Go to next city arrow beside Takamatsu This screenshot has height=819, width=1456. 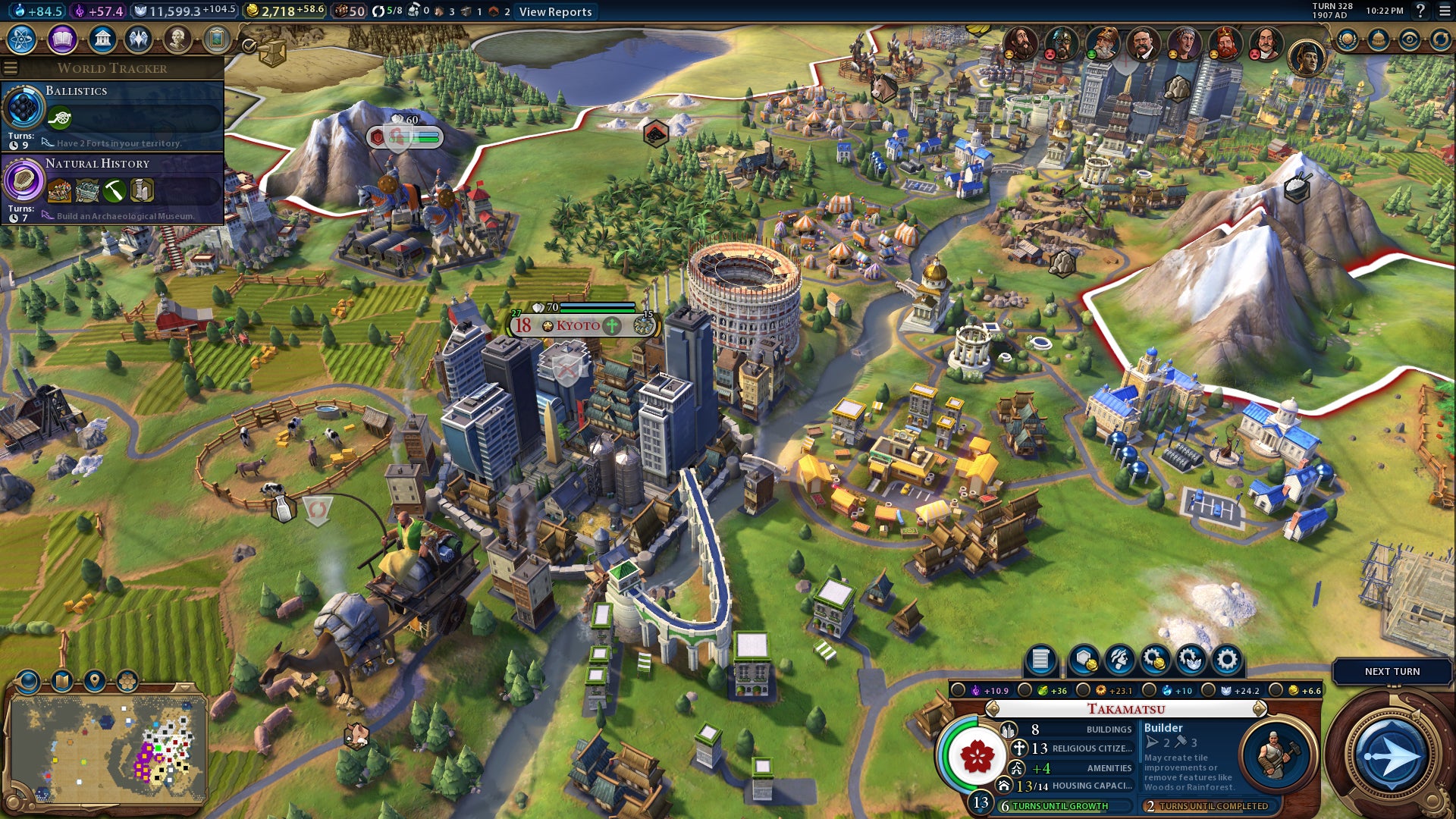pos(1260,709)
